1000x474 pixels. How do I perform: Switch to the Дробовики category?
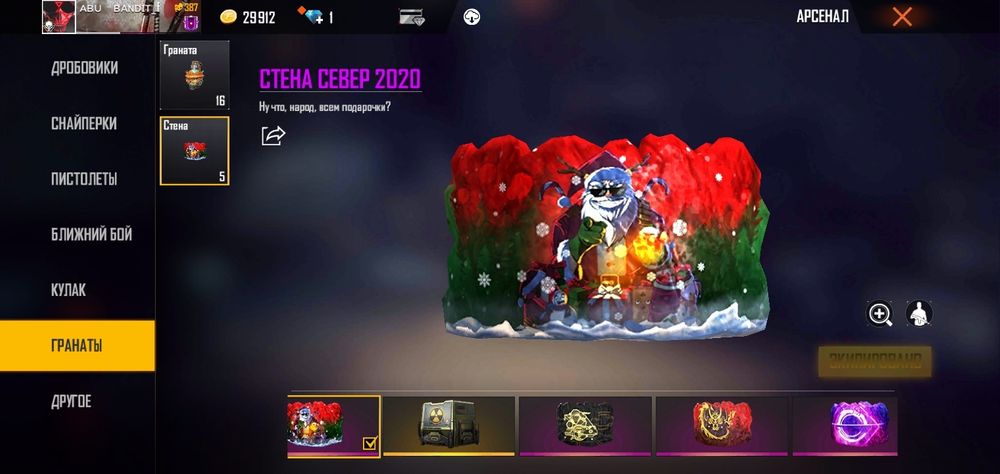(84, 68)
